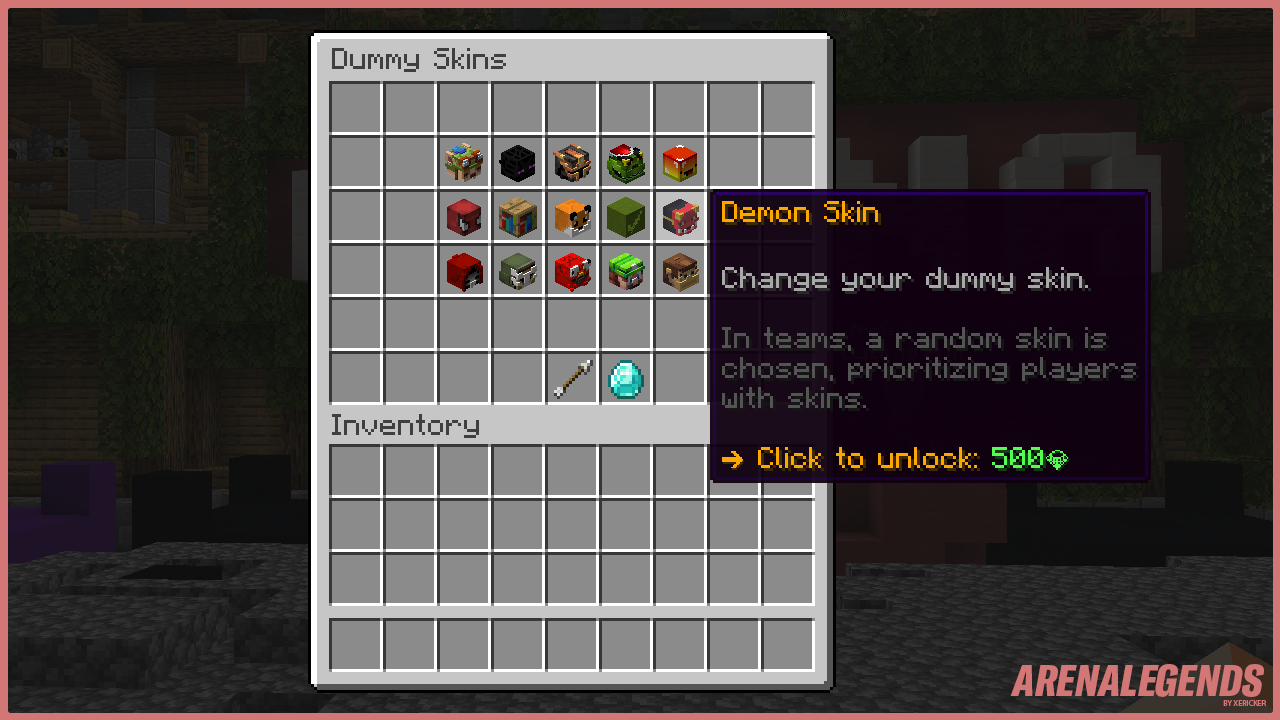This screenshot has height=720, width=1280.
Task: Select the brown monkey head skin
Action: click(680, 270)
